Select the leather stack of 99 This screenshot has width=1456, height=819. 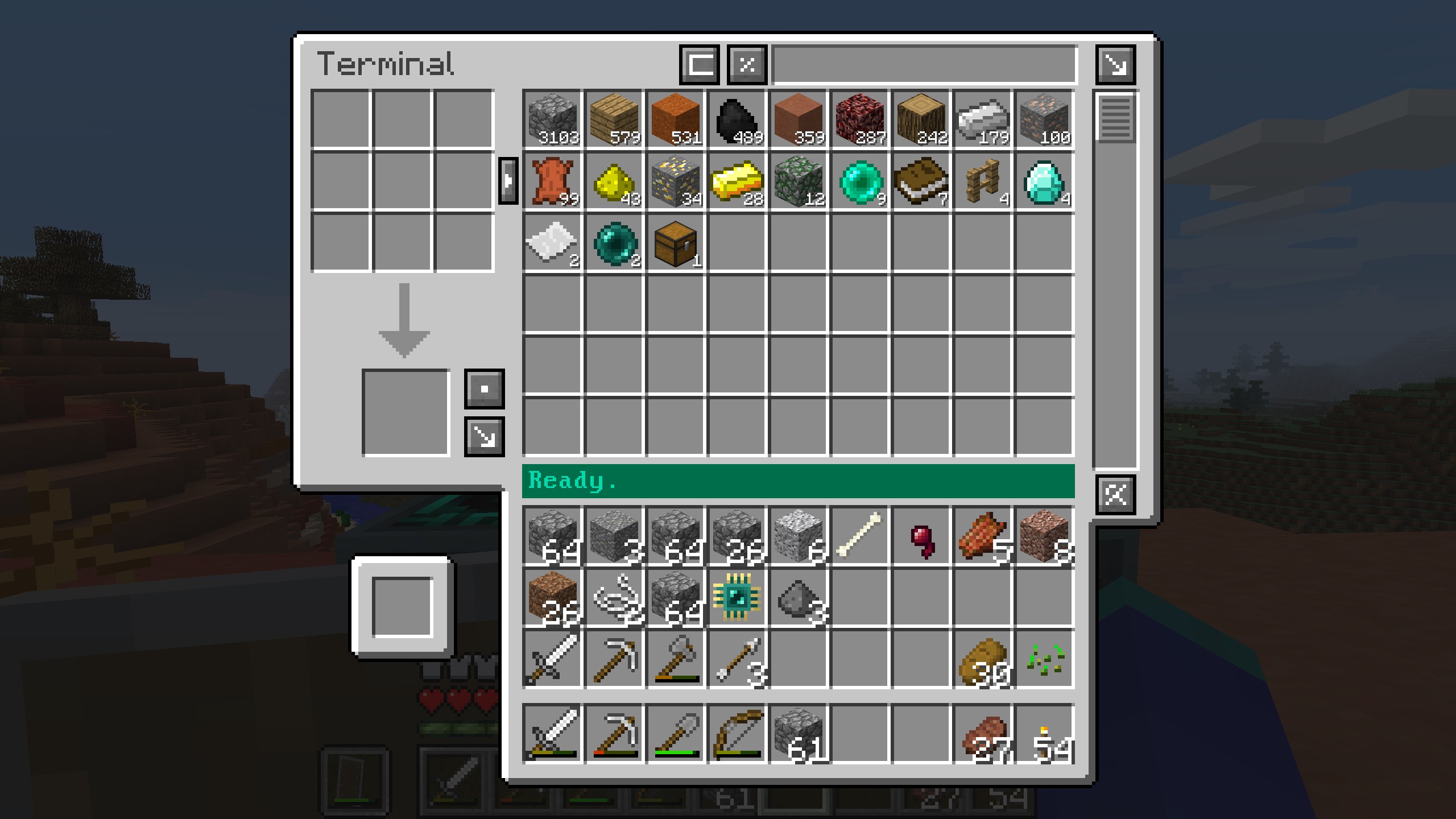pyautogui.click(x=553, y=181)
